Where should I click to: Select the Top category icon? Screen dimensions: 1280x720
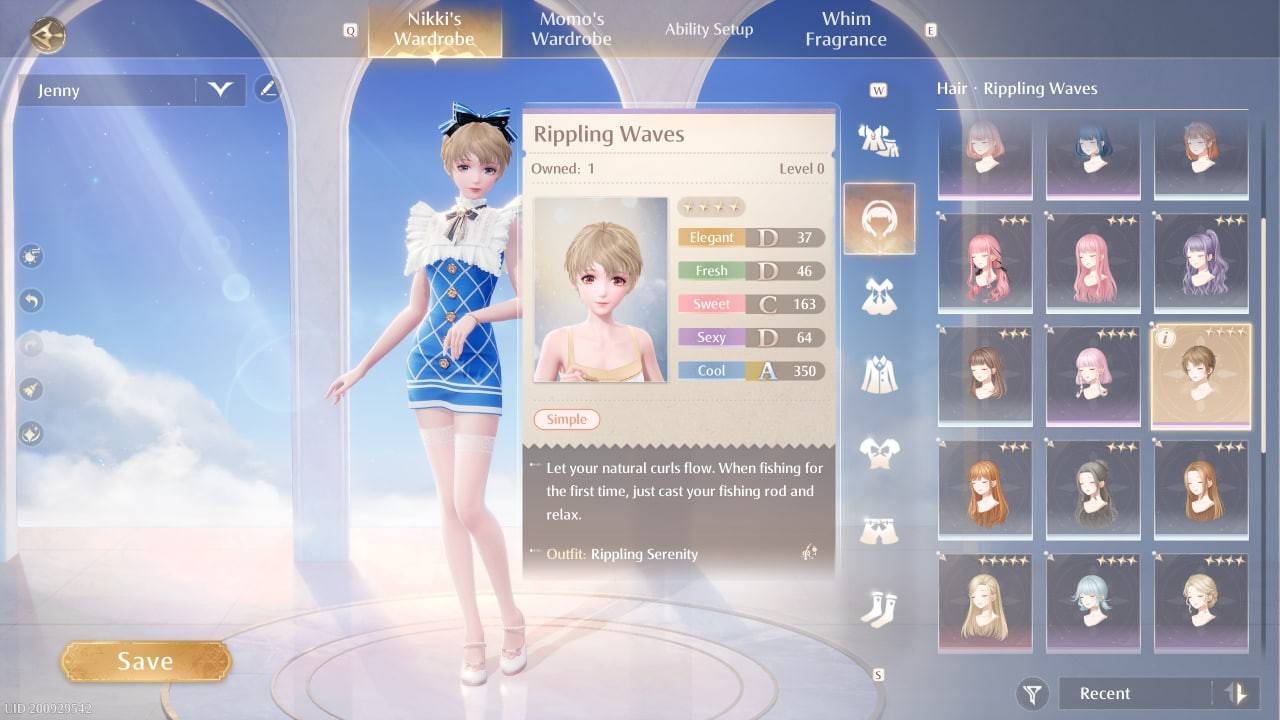pyautogui.click(x=880, y=453)
